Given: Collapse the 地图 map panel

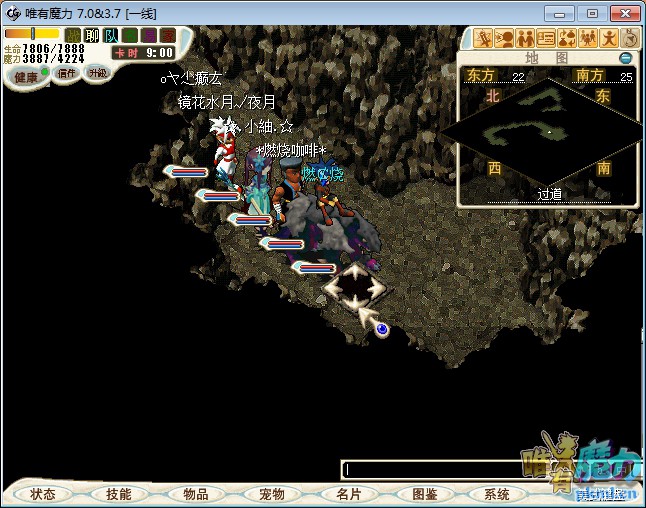Looking at the screenshot, I should pyautogui.click(x=626, y=58).
